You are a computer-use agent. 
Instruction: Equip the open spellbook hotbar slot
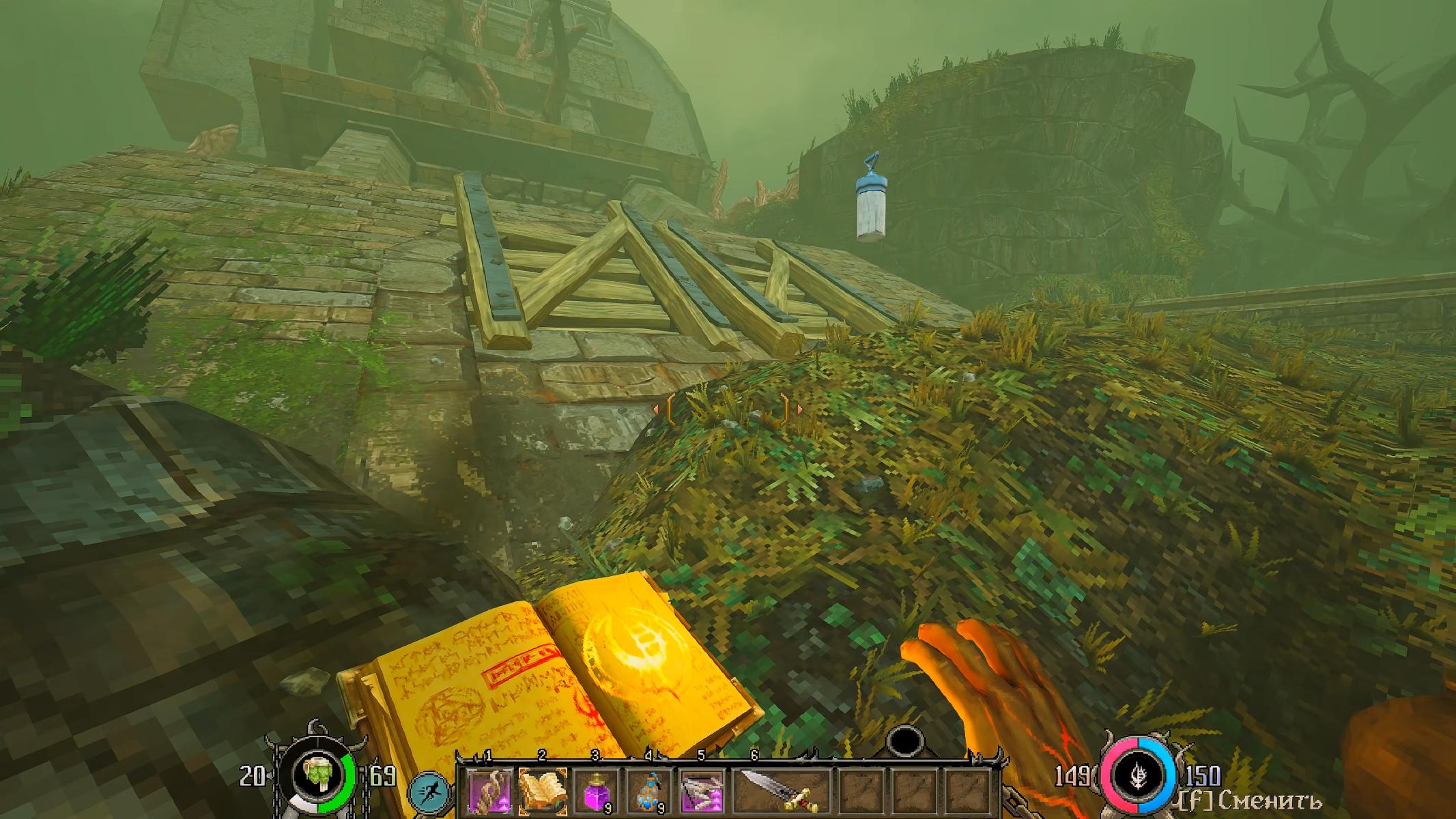click(x=543, y=792)
